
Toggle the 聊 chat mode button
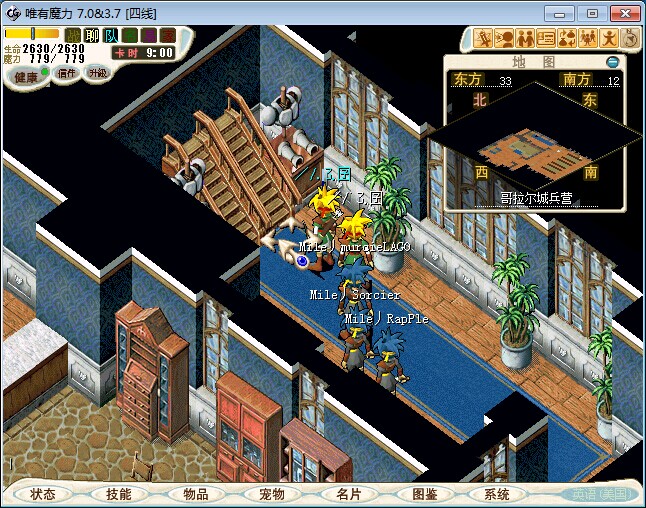coord(92,36)
